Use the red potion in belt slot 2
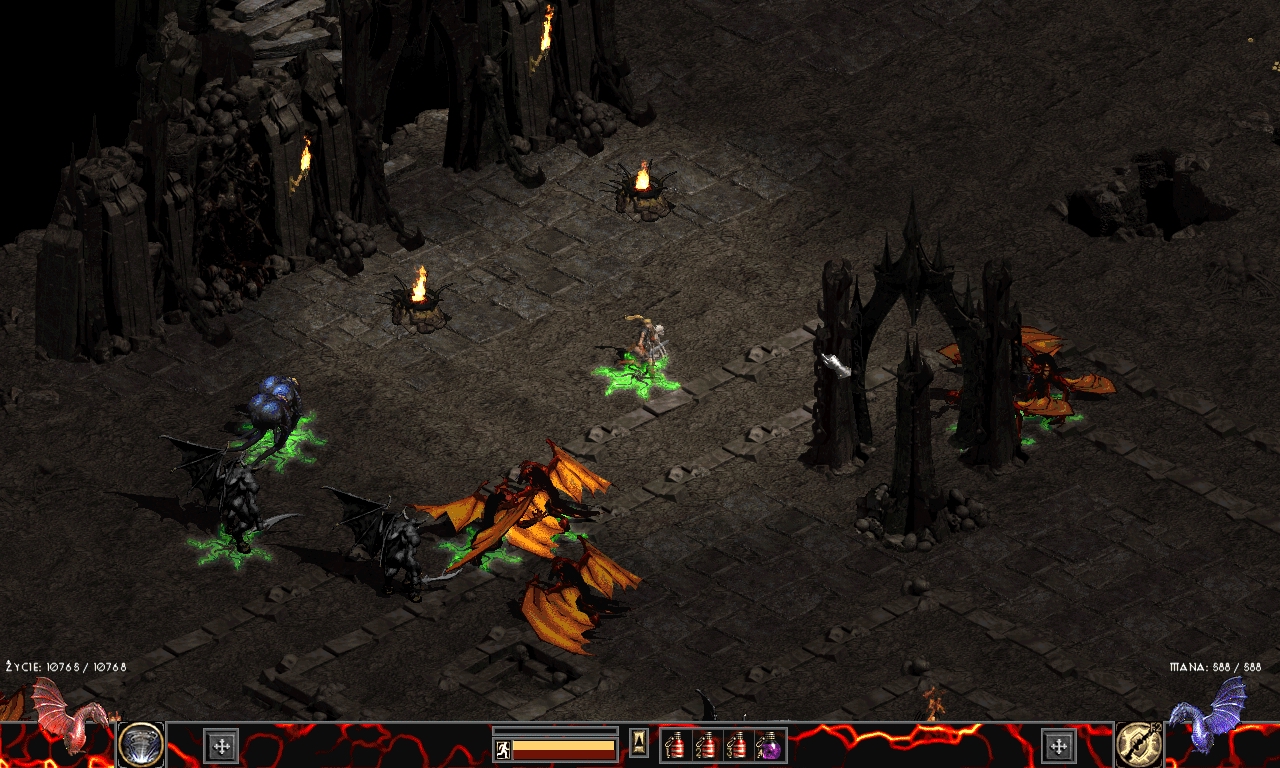Image resolution: width=1280 pixels, height=768 pixels. tap(707, 745)
